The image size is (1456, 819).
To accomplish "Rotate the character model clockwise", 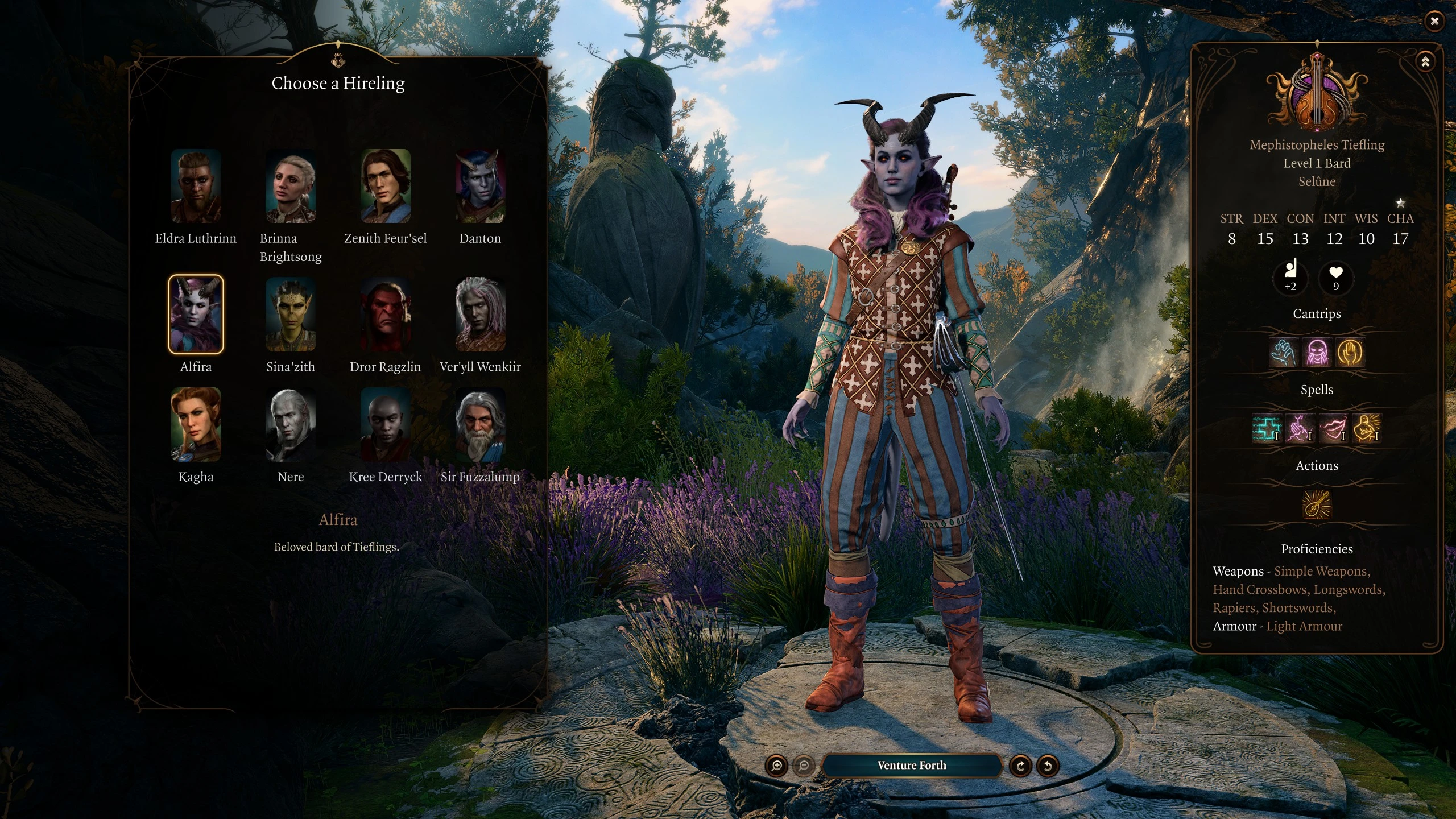I will point(1020,766).
